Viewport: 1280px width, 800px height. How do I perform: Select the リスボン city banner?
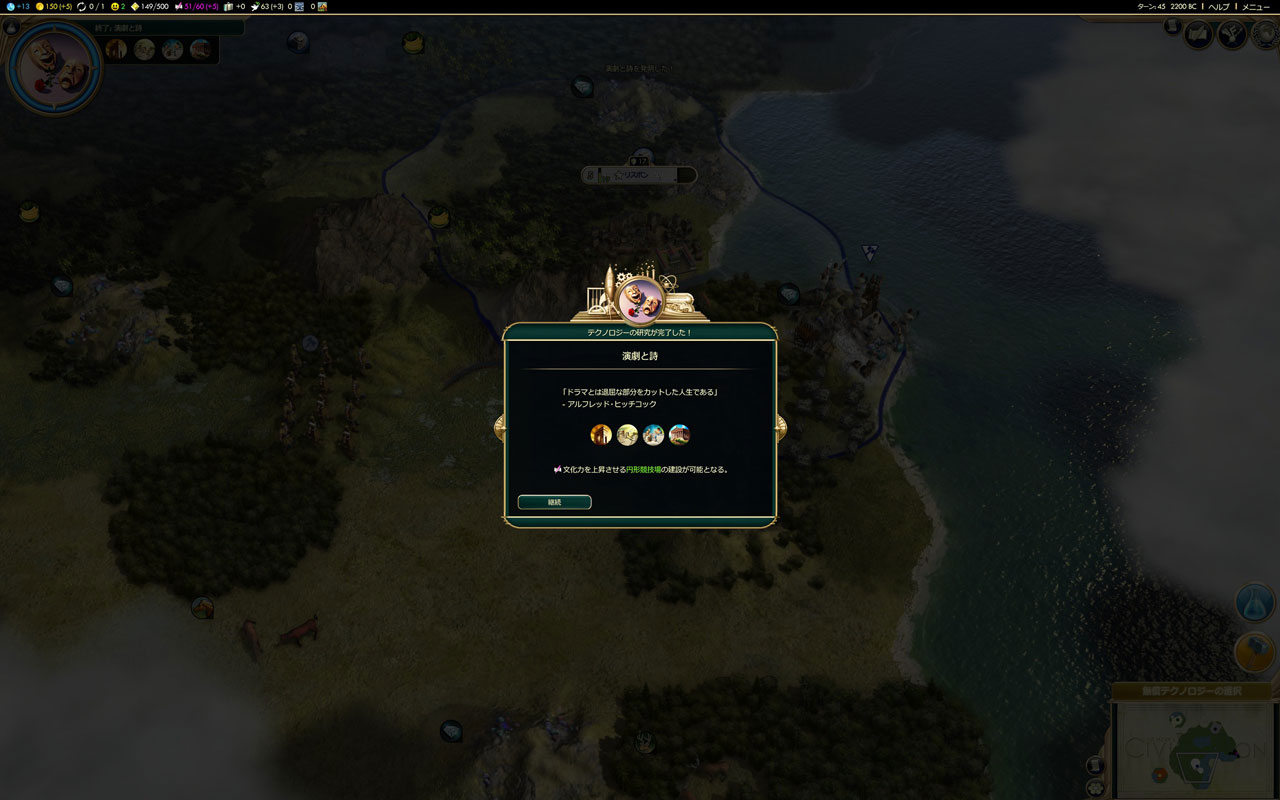point(640,174)
